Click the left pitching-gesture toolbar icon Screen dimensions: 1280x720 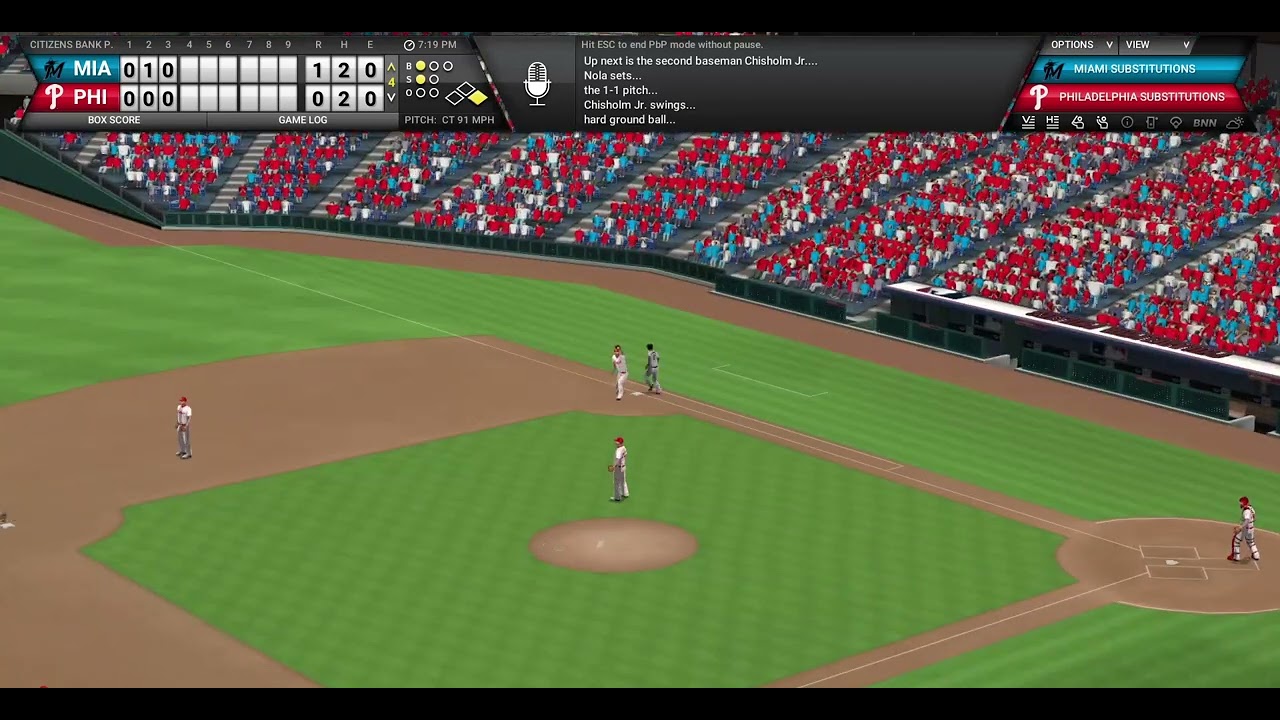(x=1078, y=122)
